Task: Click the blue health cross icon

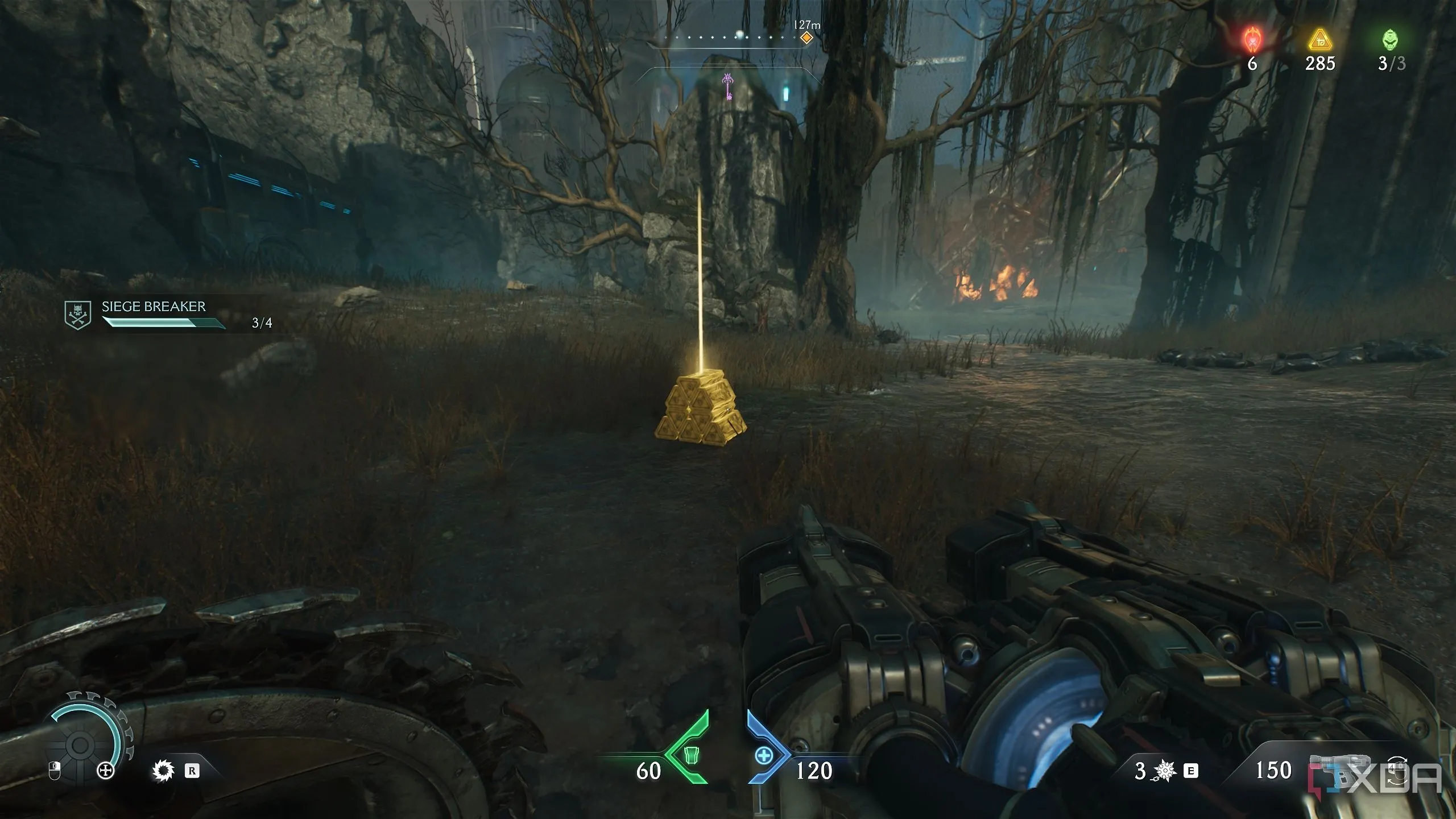Action: coord(763,756)
